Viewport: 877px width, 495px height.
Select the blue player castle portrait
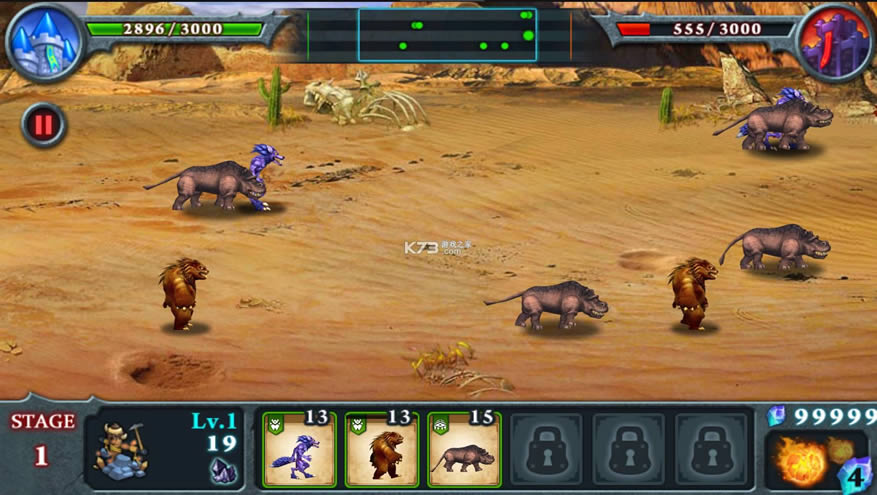(x=45, y=42)
